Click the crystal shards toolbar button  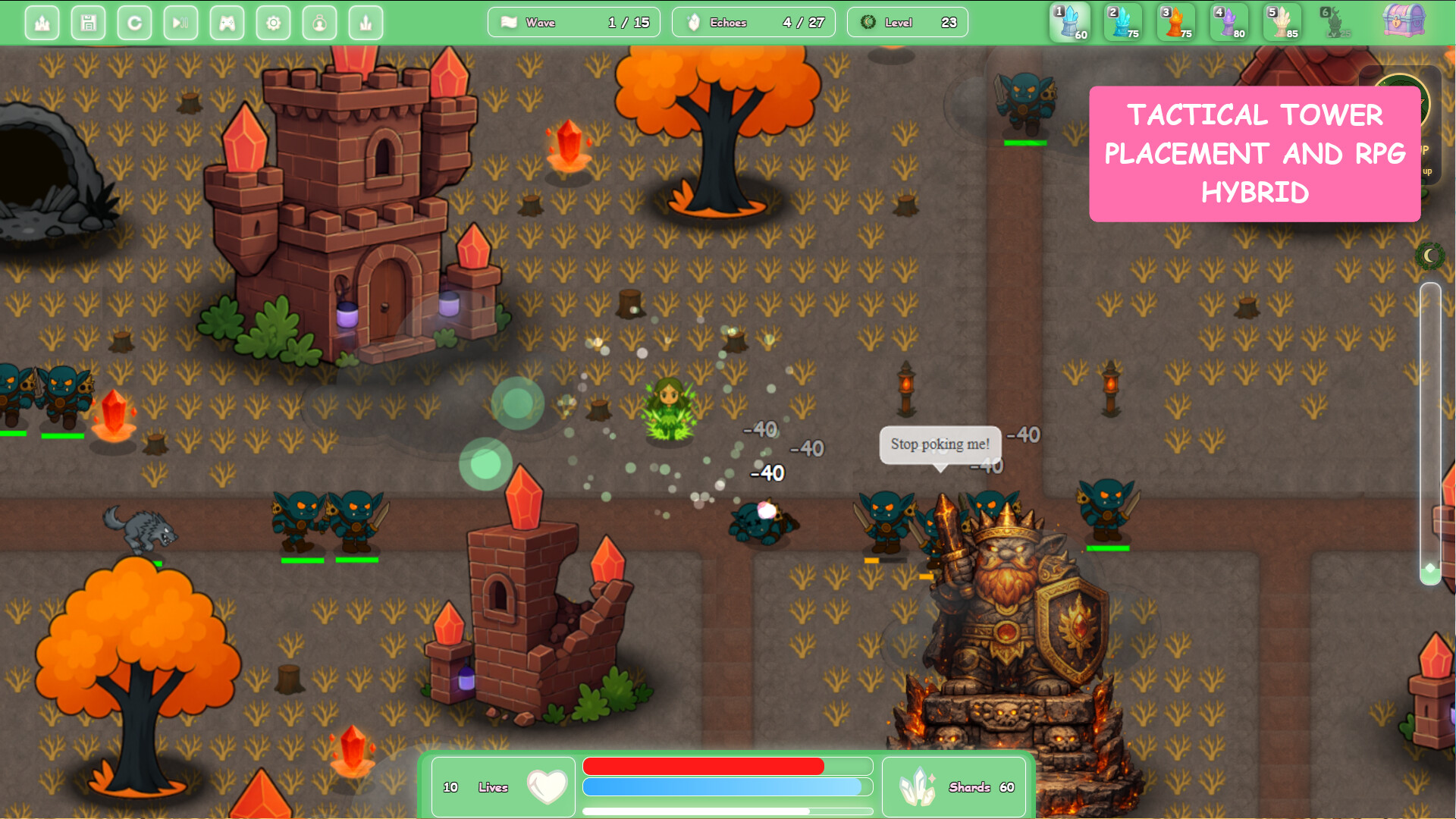[x=366, y=23]
